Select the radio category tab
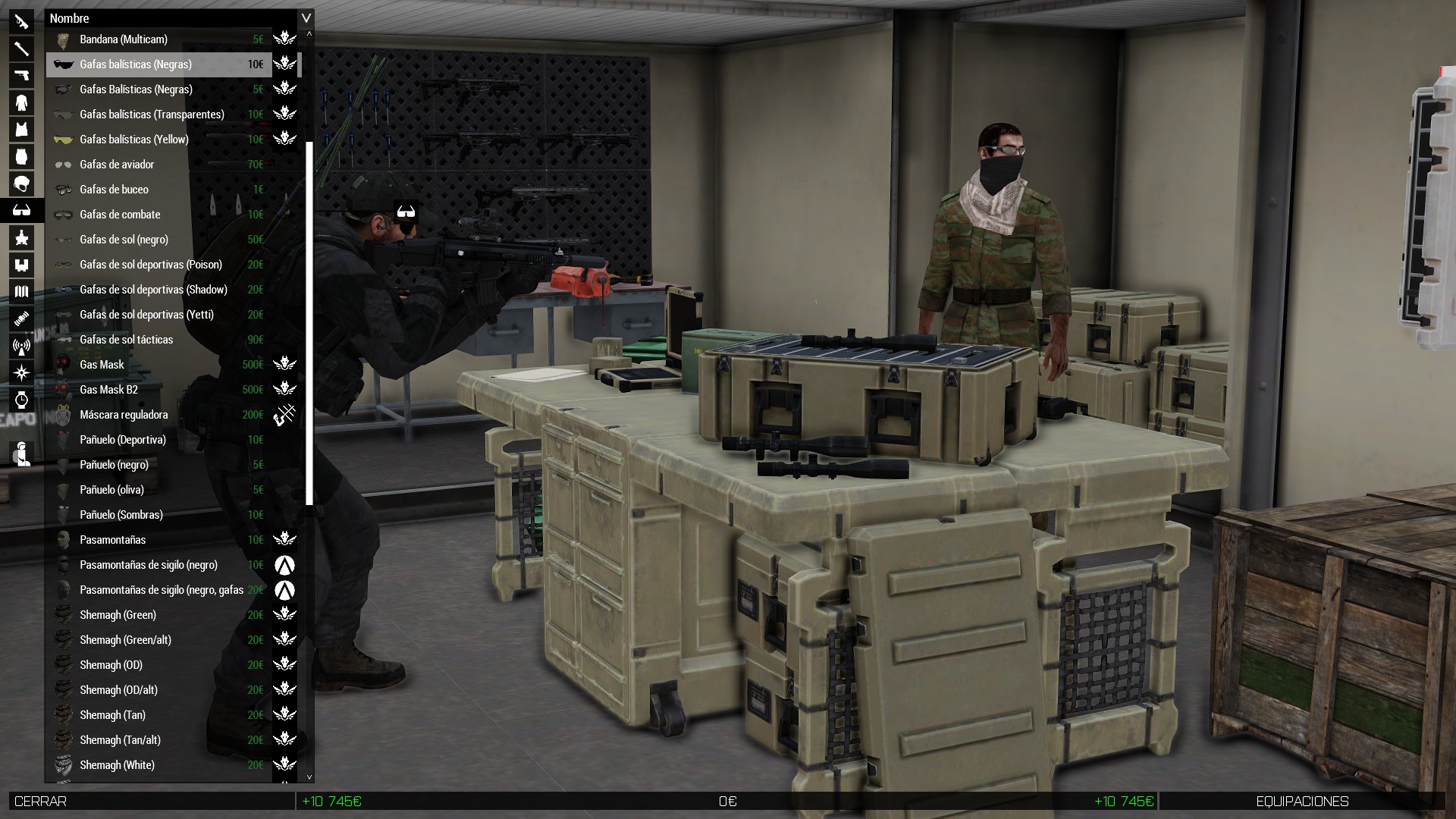Image resolution: width=1456 pixels, height=819 pixels. (x=21, y=347)
